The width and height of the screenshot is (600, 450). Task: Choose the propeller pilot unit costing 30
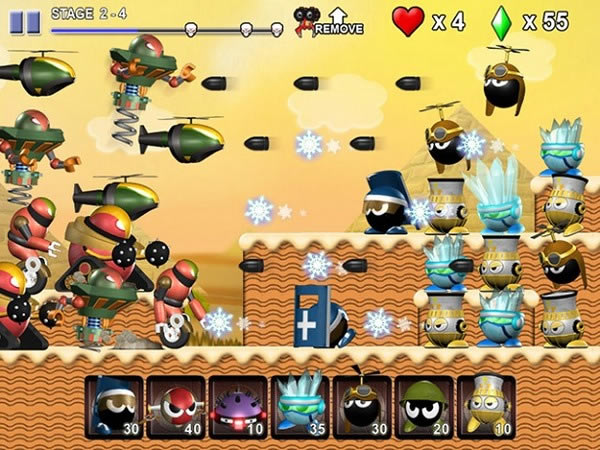click(x=362, y=406)
